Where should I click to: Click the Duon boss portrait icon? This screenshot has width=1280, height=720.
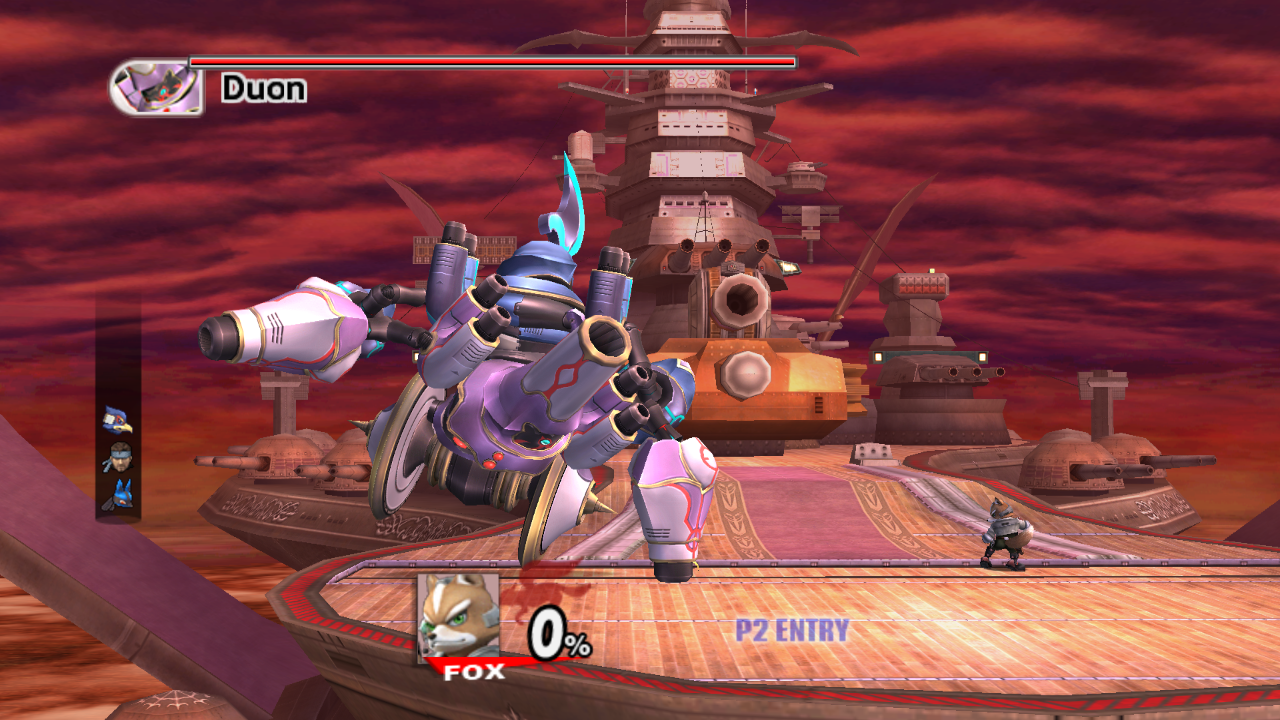pos(156,87)
